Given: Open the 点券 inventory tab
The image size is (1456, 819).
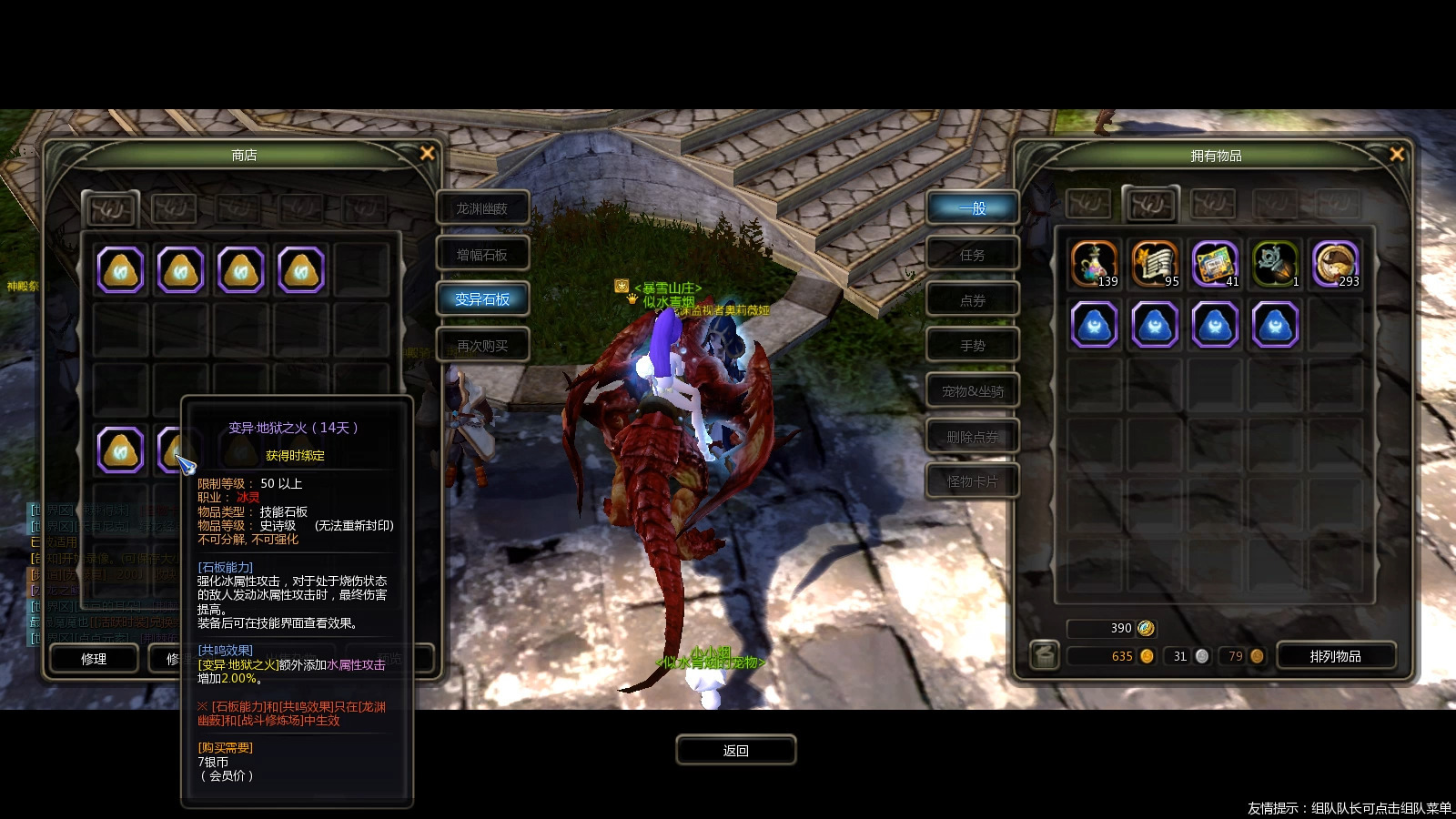Looking at the screenshot, I should pyautogui.click(x=972, y=300).
